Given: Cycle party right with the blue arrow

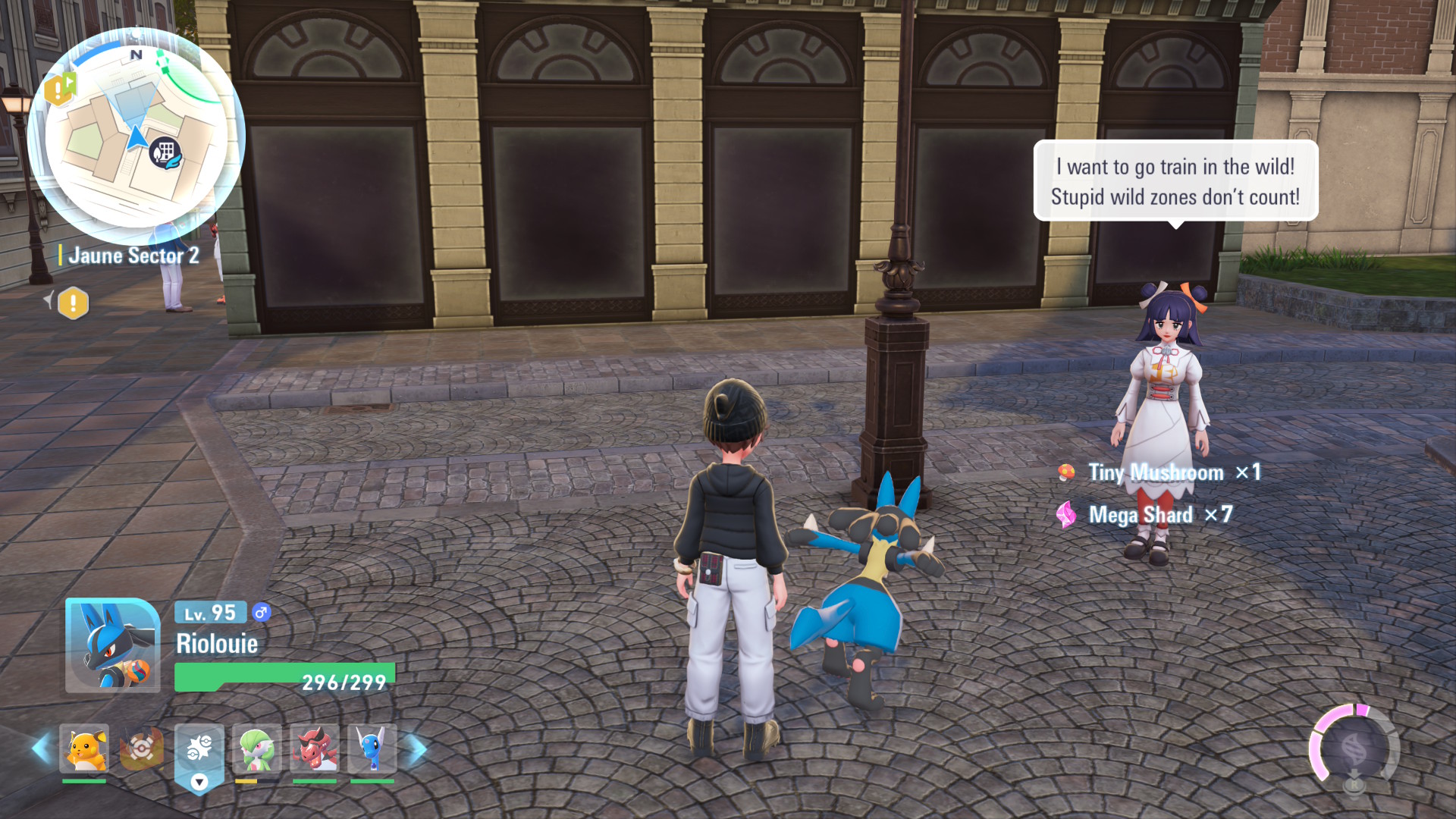Looking at the screenshot, I should 418,748.
